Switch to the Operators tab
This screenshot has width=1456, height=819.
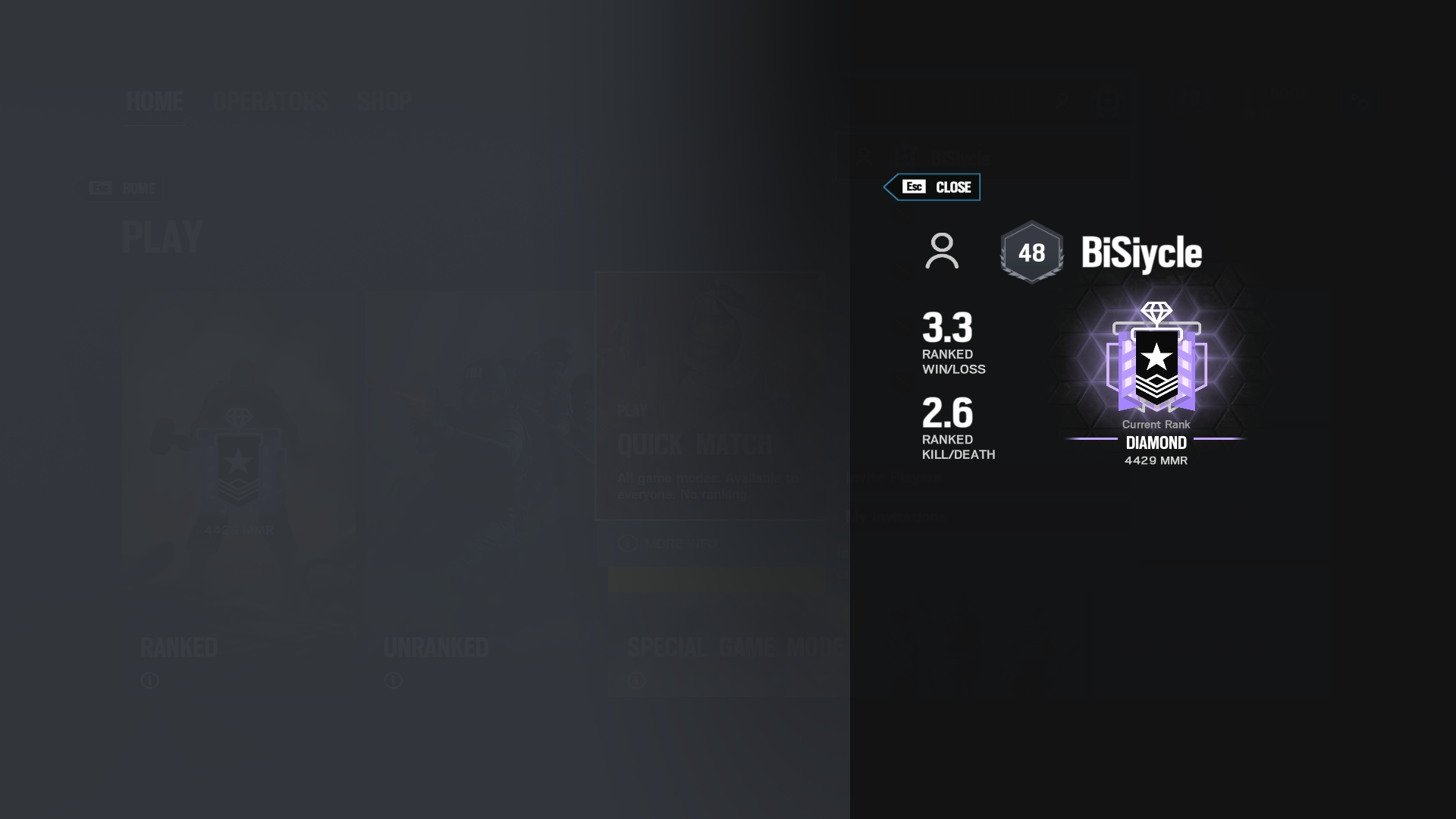click(271, 101)
